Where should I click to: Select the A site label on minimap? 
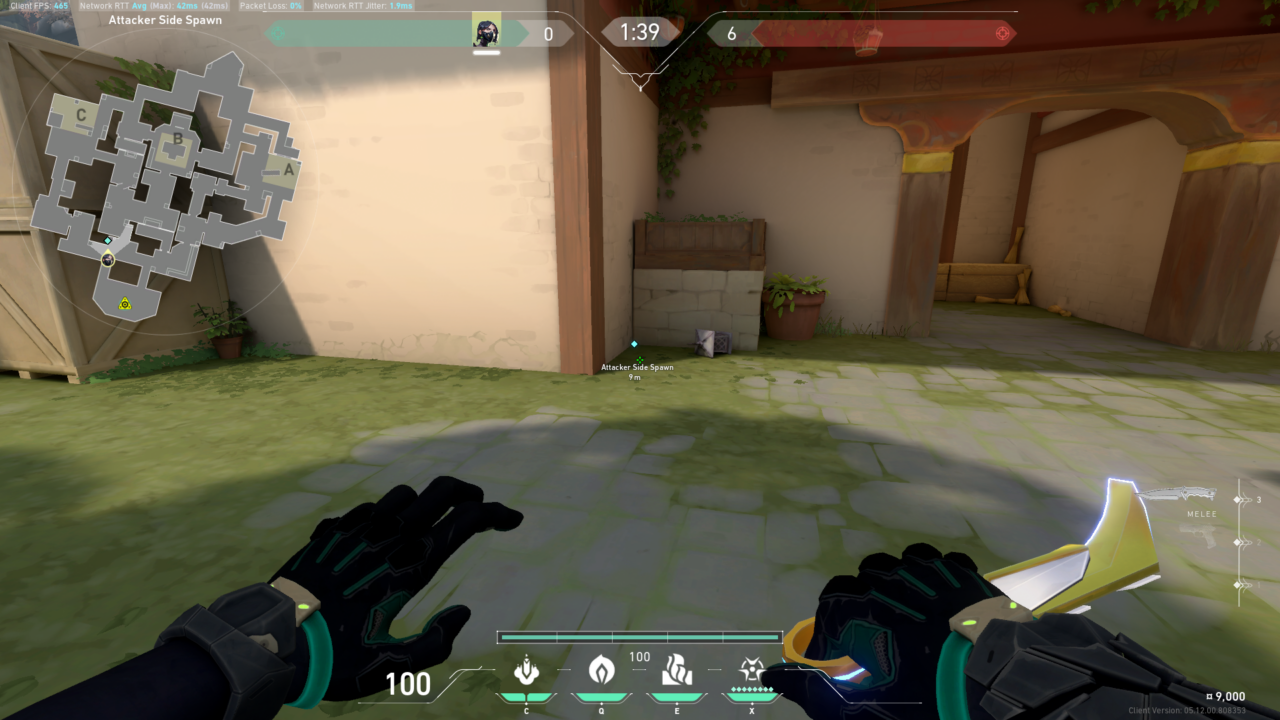click(x=289, y=169)
